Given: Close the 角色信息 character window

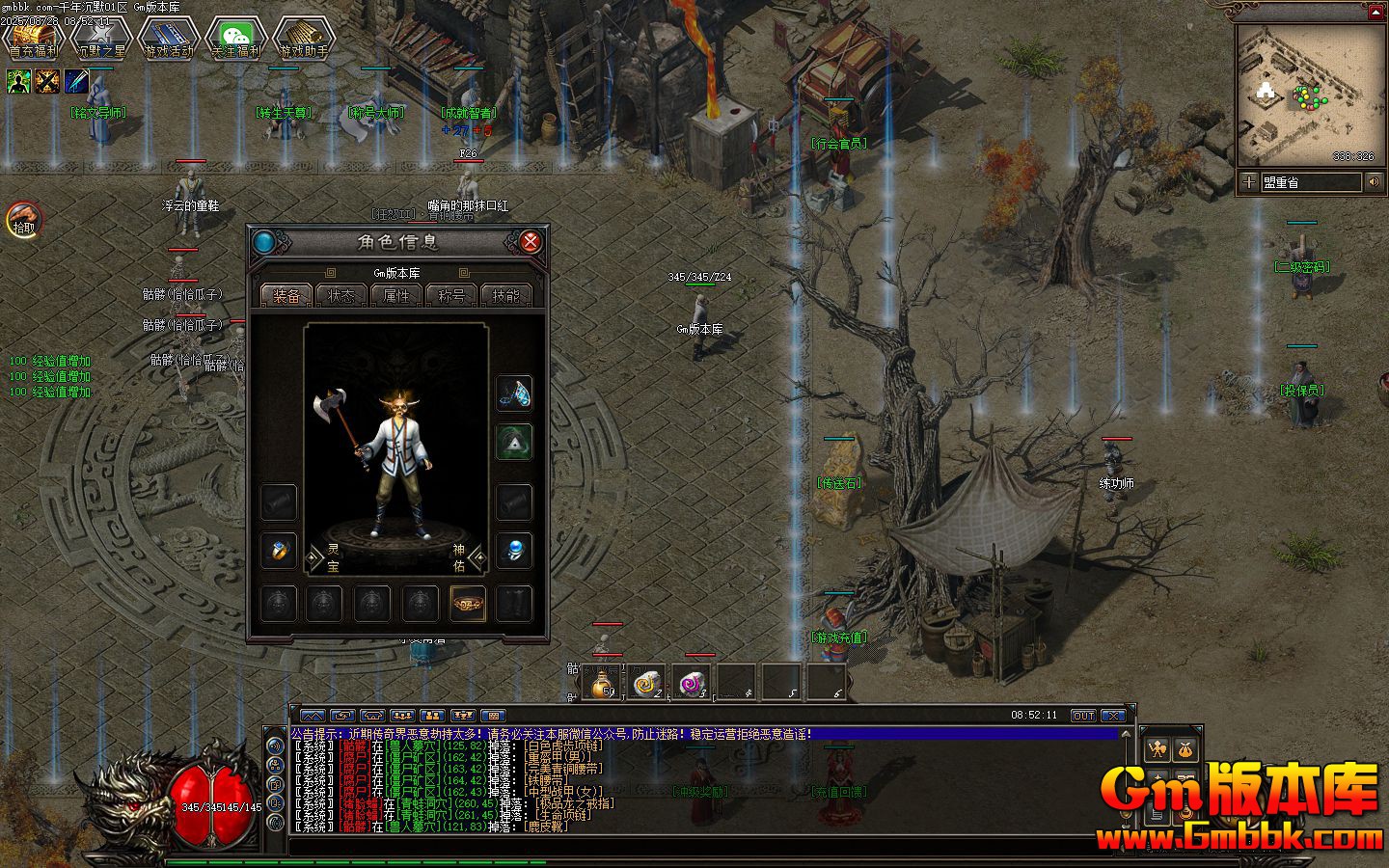Looking at the screenshot, I should (530, 242).
